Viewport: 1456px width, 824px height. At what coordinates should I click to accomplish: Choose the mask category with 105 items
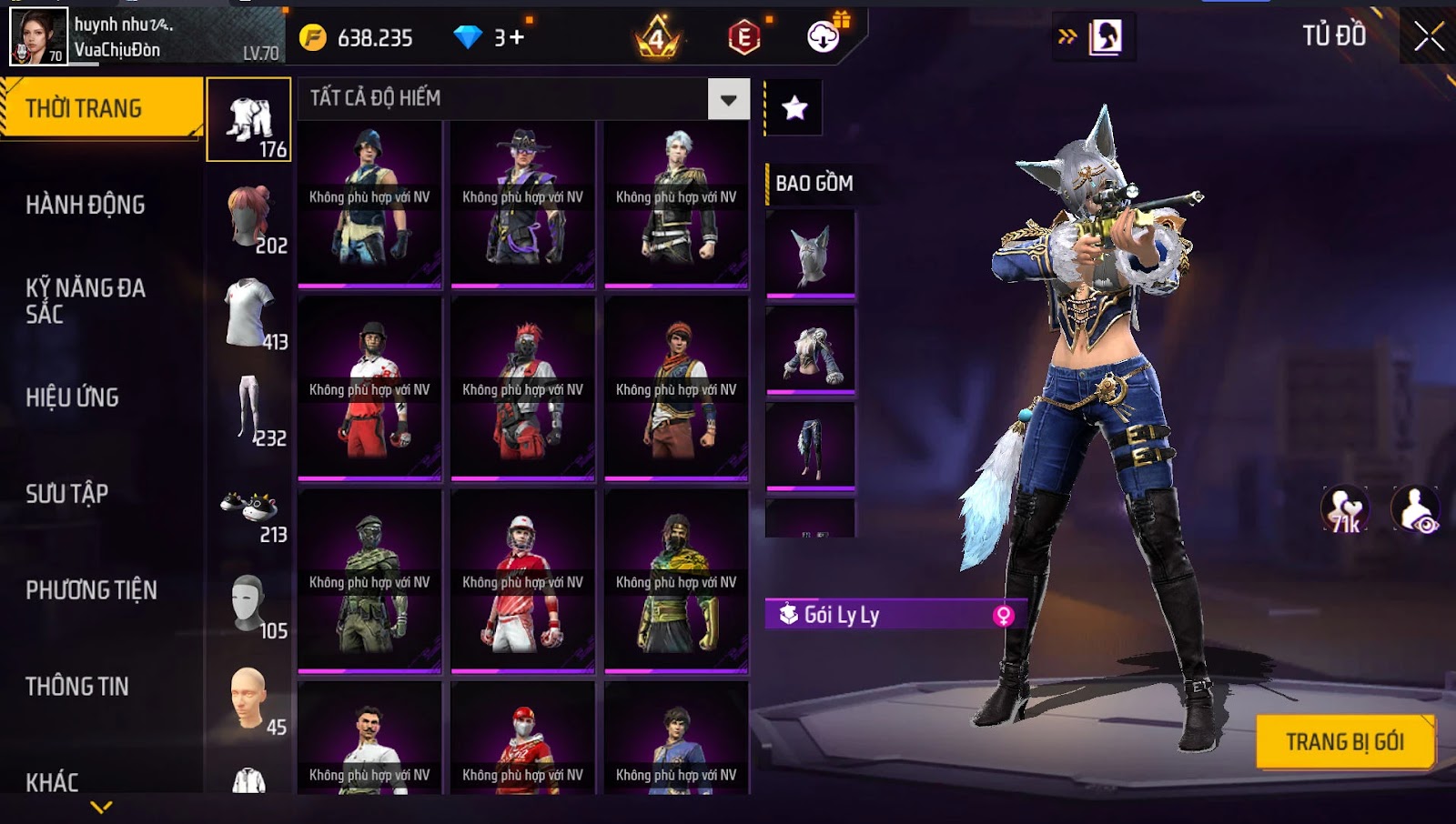point(249,603)
